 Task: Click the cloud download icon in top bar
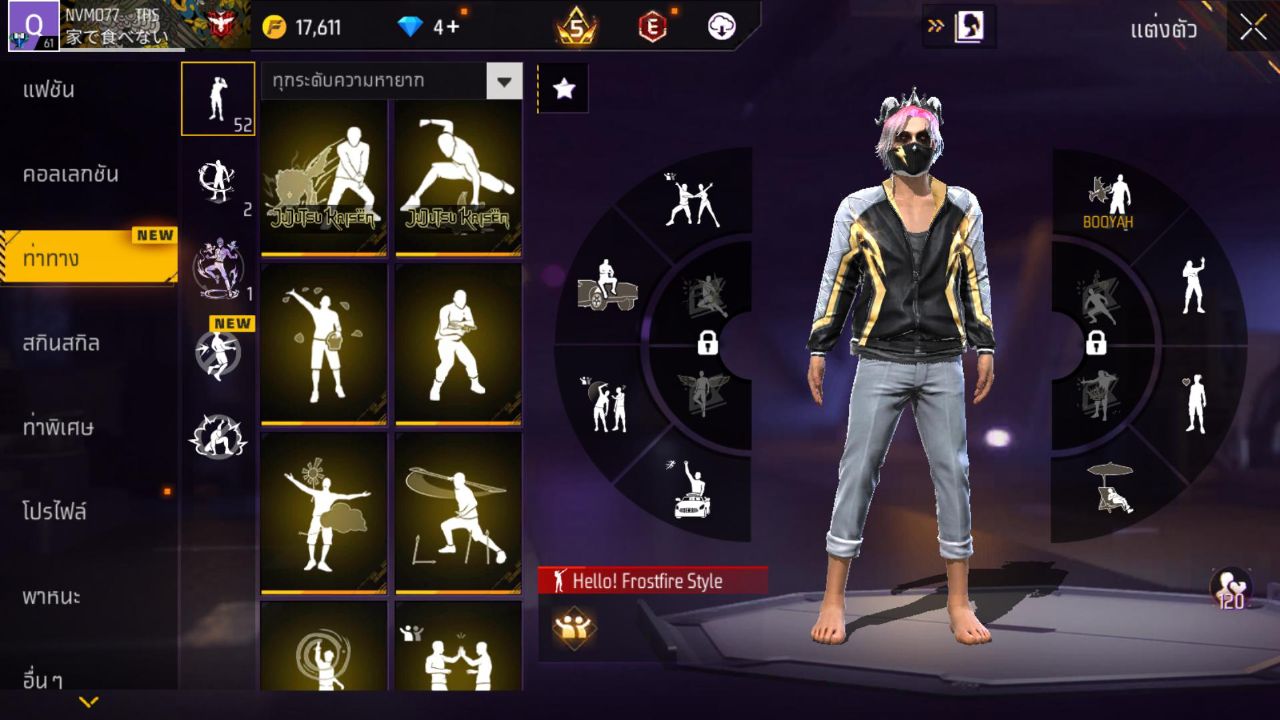coord(720,28)
